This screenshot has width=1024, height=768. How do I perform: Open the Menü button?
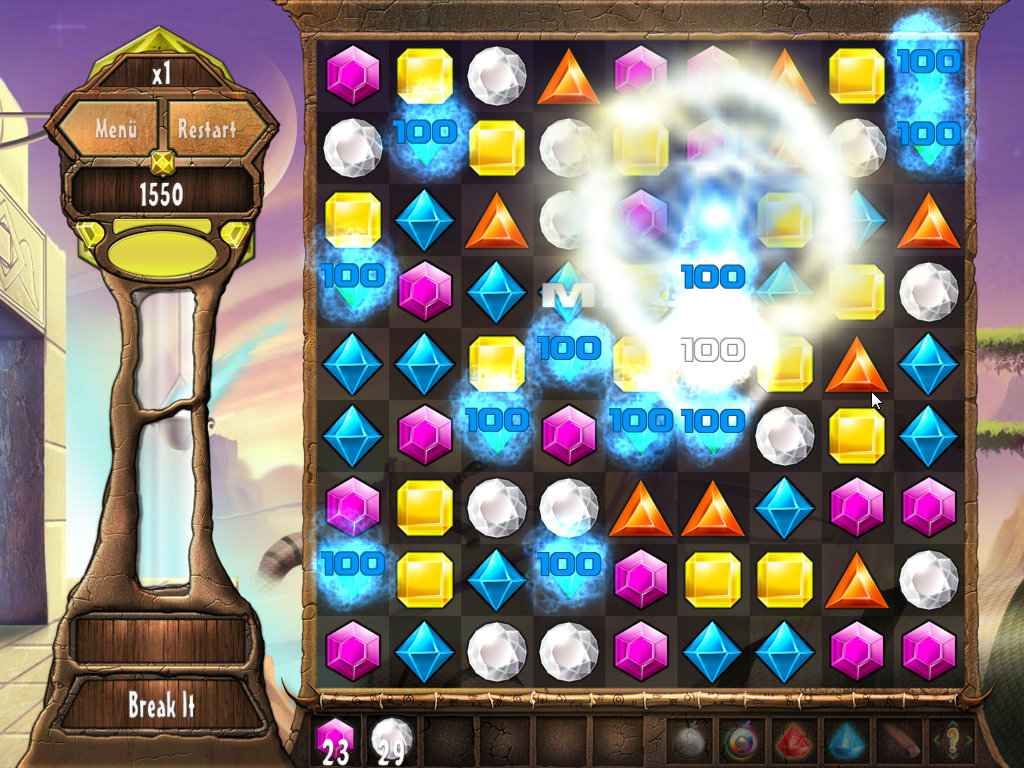116,129
